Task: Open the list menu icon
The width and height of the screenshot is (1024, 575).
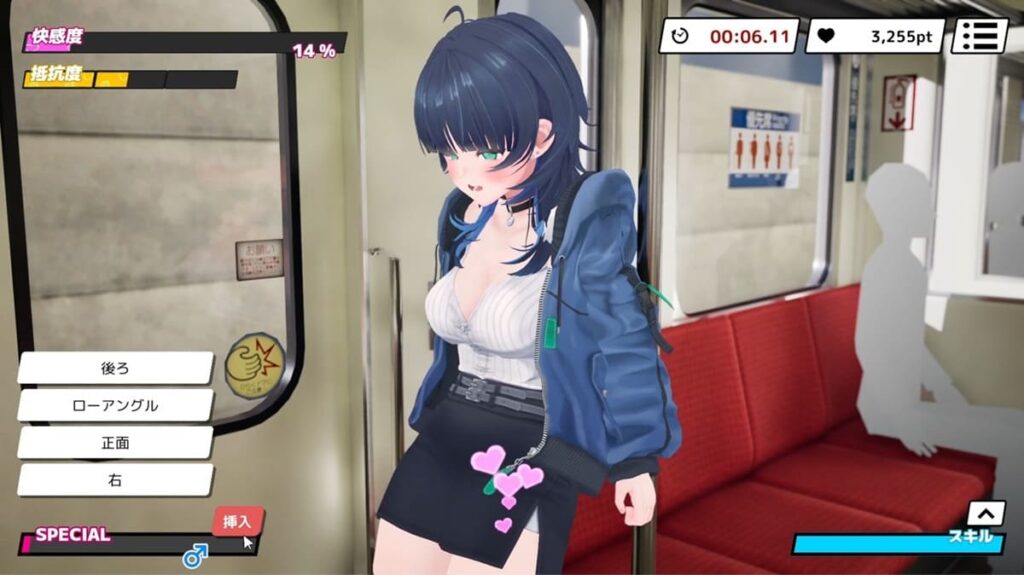Action: tap(979, 36)
